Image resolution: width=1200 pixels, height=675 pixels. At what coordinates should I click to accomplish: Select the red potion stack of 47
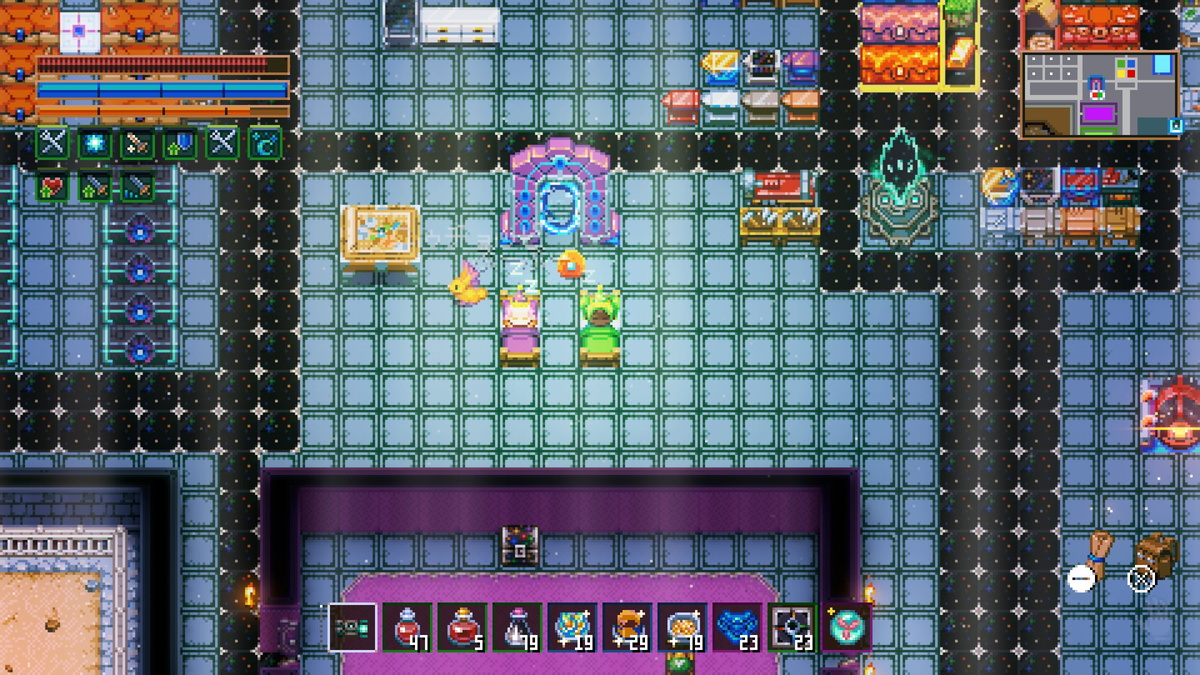click(x=408, y=628)
